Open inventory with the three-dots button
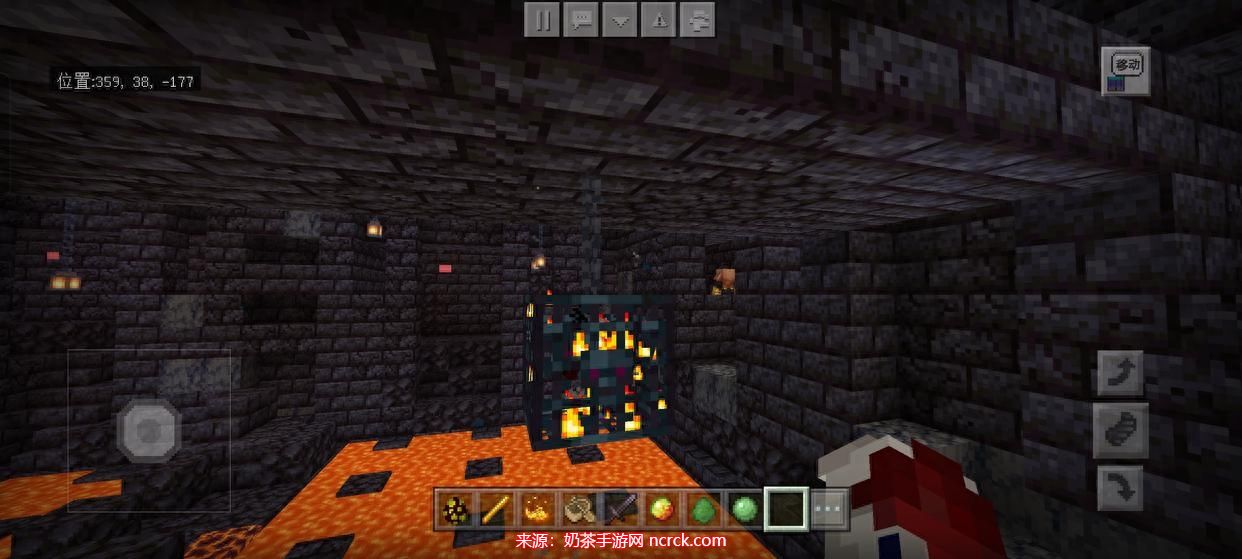Image resolution: width=1242 pixels, height=559 pixels. (x=829, y=510)
